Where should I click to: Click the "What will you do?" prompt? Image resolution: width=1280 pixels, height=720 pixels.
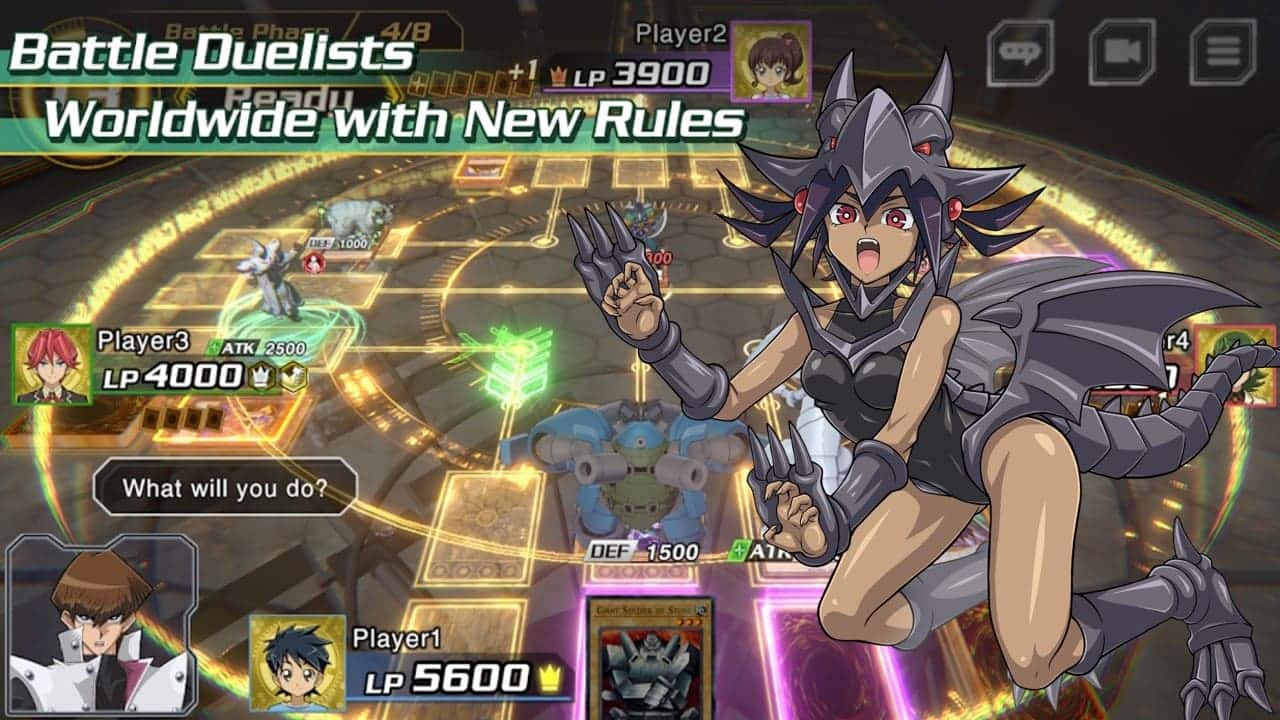[x=224, y=487]
